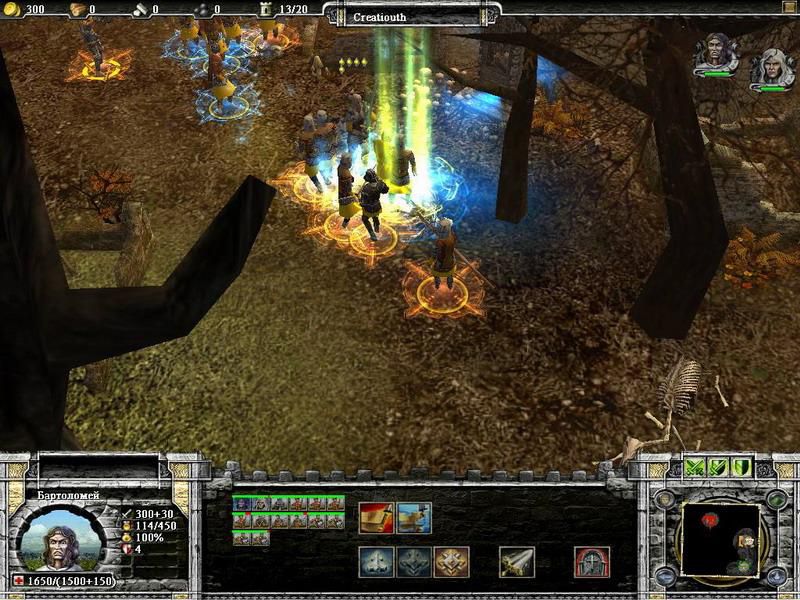
Task: Activate the blue hammer command icon
Action: coord(414,517)
